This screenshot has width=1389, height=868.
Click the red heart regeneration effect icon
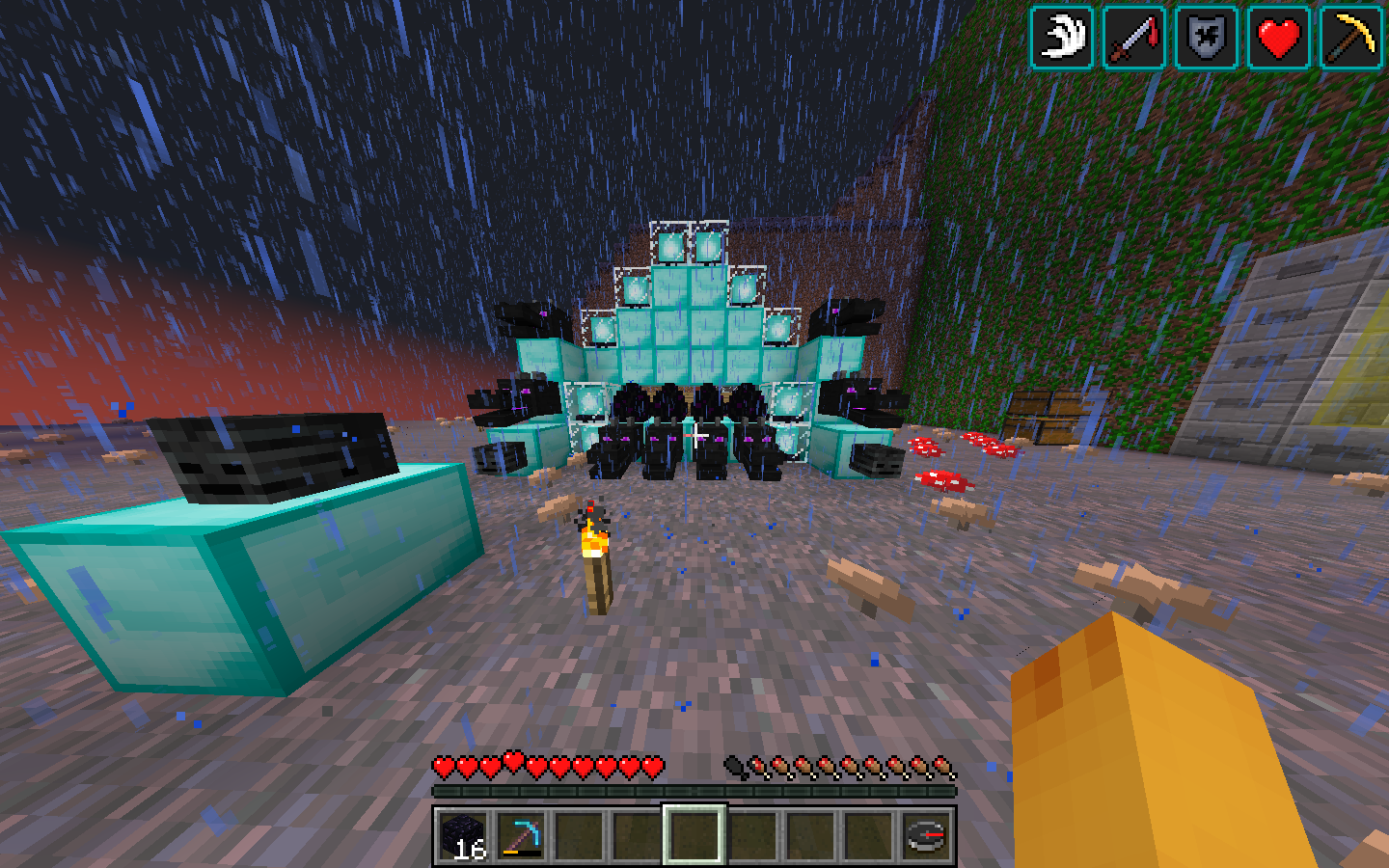[x=1279, y=39]
